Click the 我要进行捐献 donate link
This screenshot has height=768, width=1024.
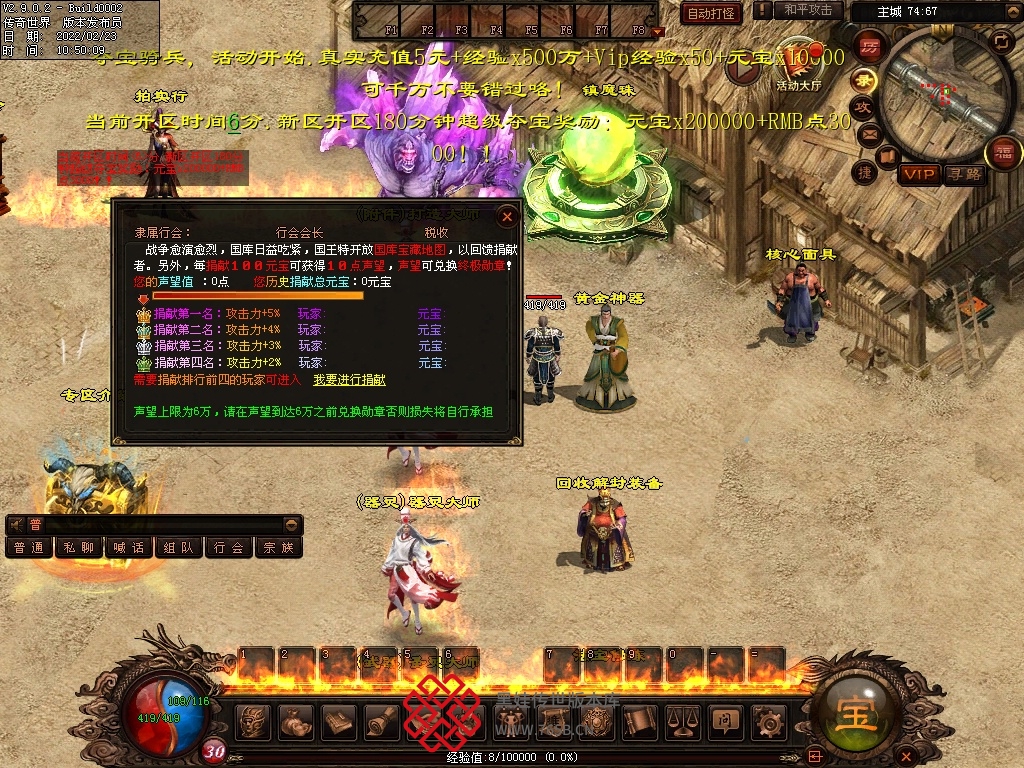[349, 380]
